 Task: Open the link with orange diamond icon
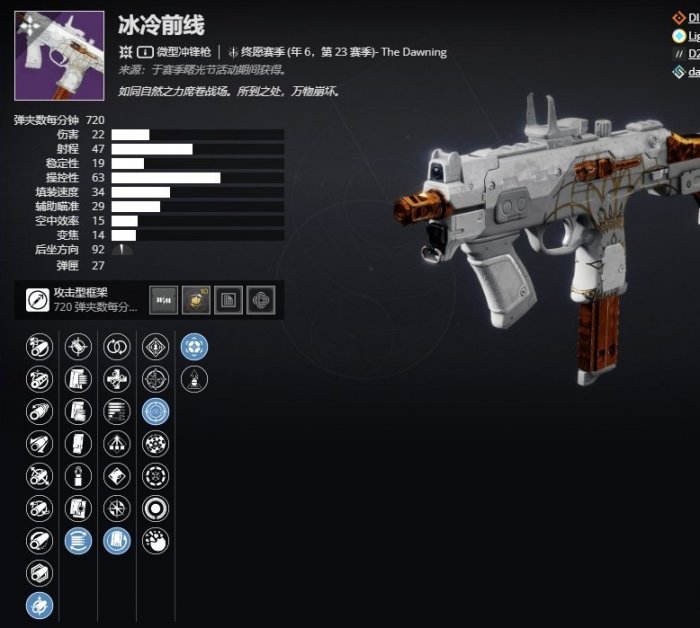tap(680, 17)
